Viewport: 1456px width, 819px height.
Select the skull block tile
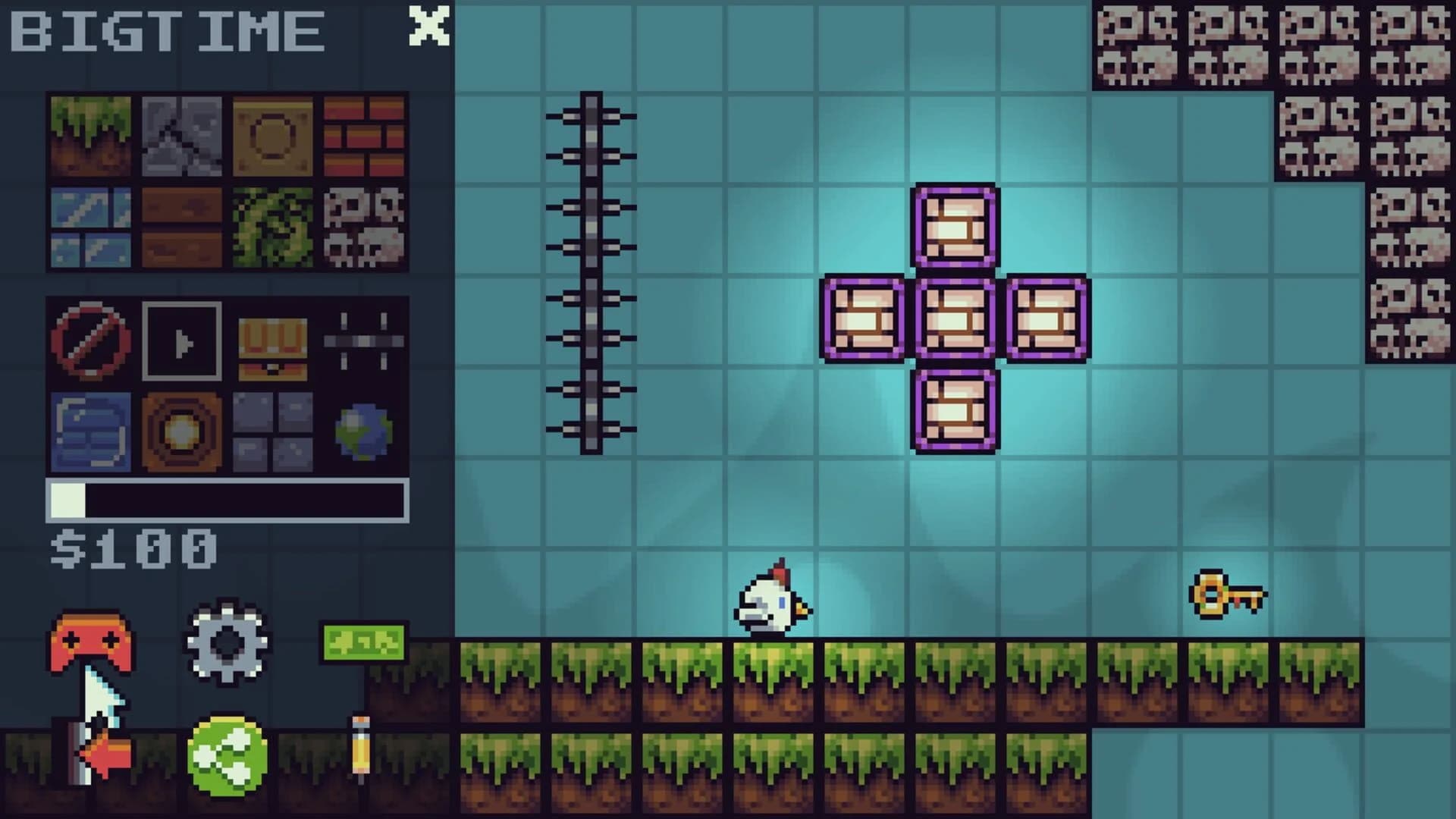pos(364,227)
